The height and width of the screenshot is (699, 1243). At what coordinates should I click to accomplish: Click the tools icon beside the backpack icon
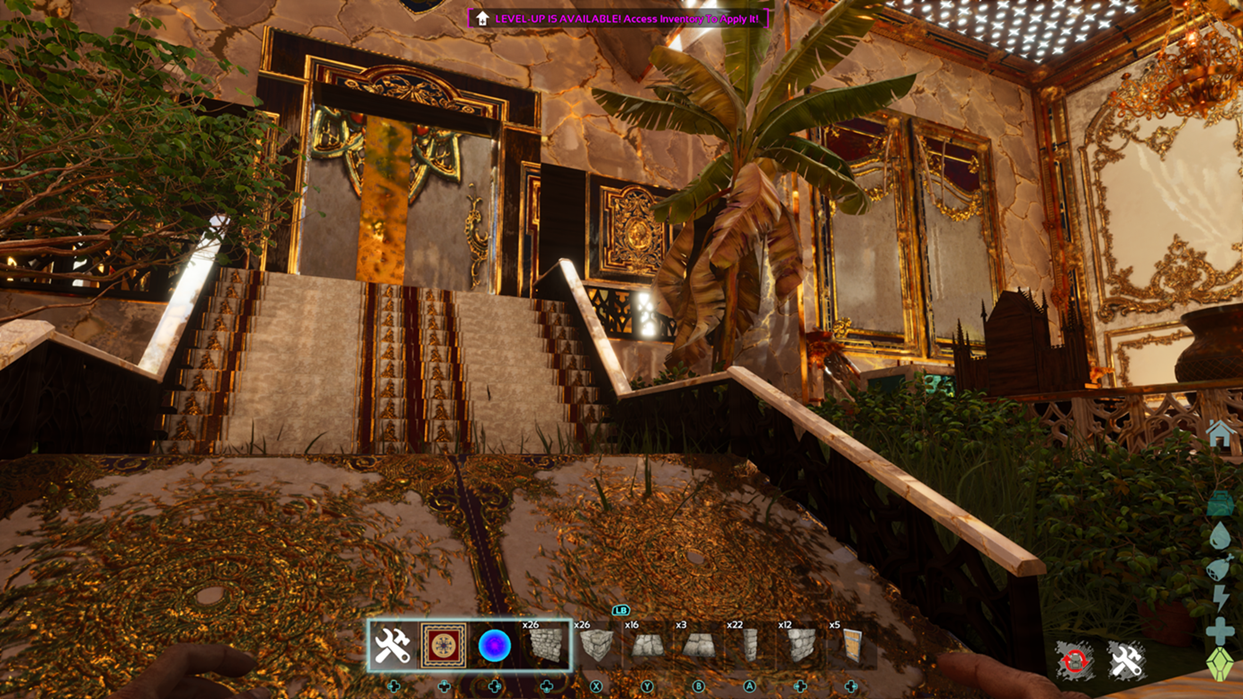tap(1126, 661)
